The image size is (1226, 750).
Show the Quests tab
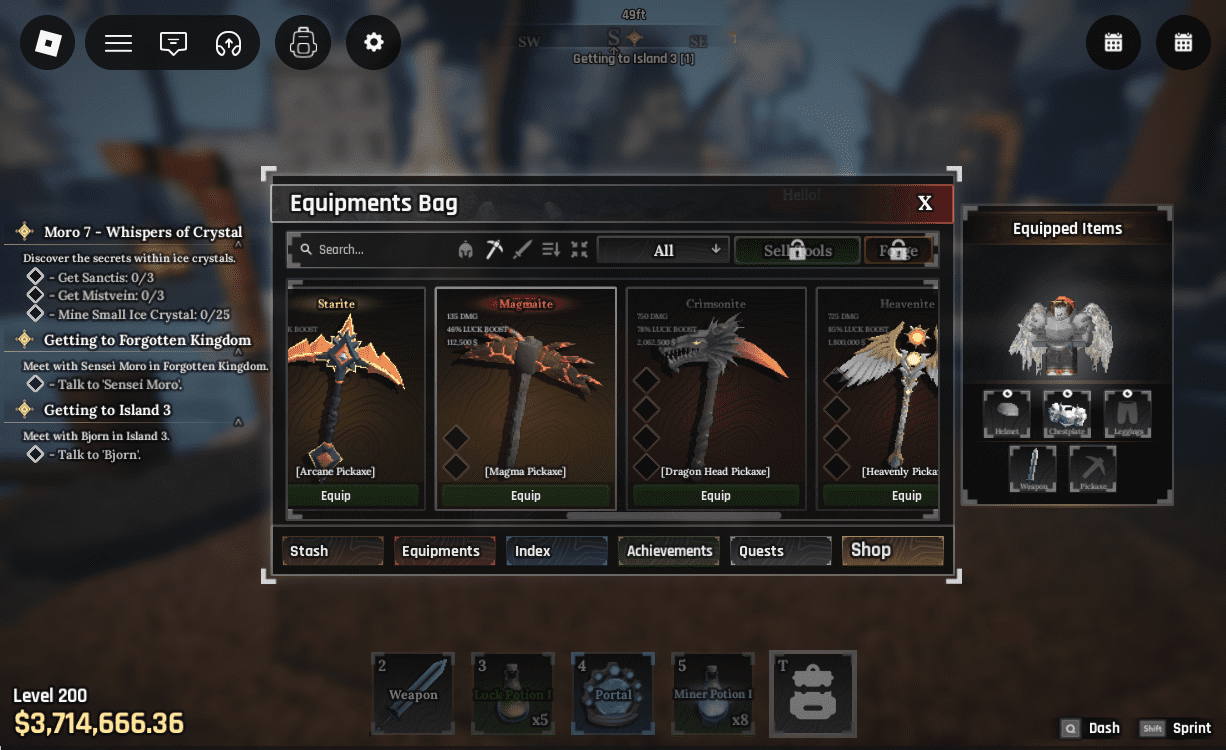click(781, 551)
